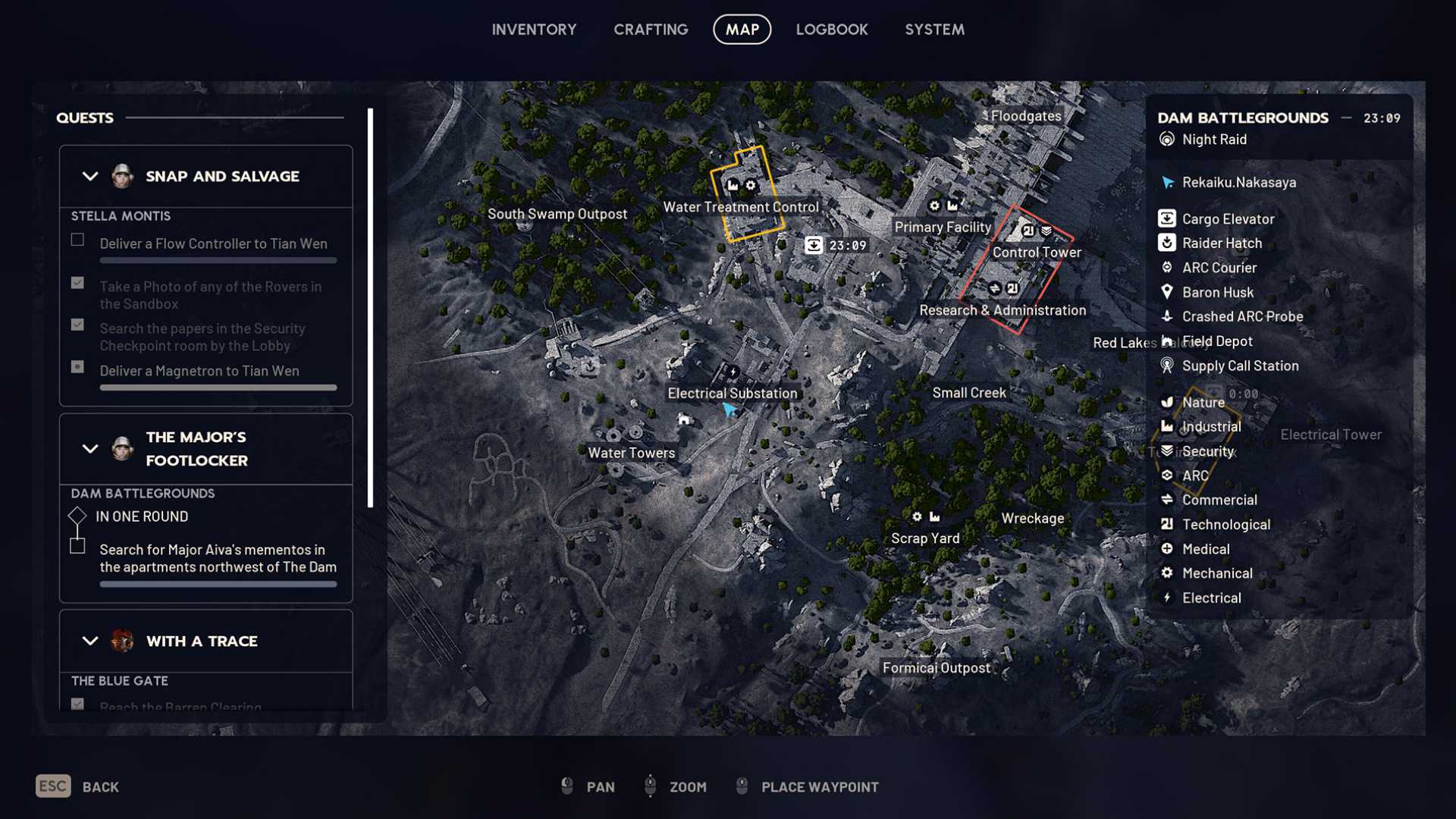
Task: Toggle Crashed ARC Probe in legend
Action: pos(1241,317)
